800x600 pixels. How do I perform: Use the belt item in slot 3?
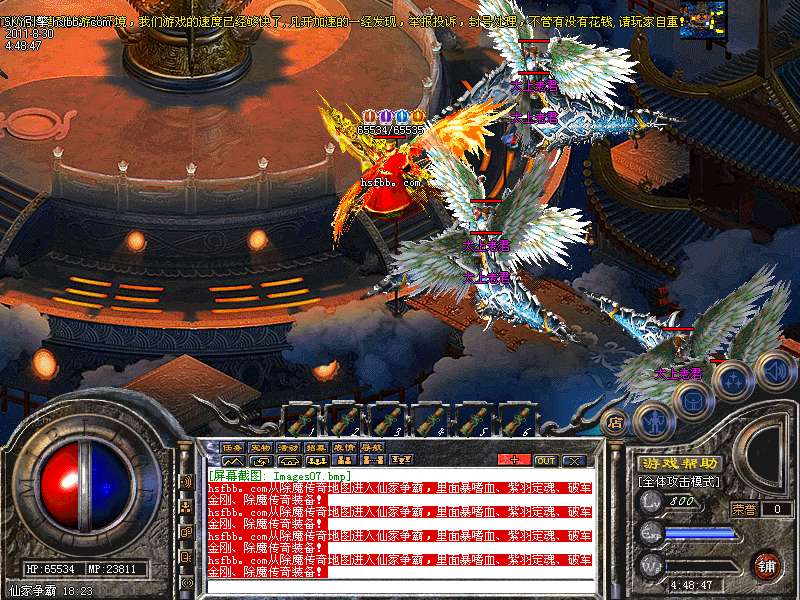pyautogui.click(x=388, y=419)
